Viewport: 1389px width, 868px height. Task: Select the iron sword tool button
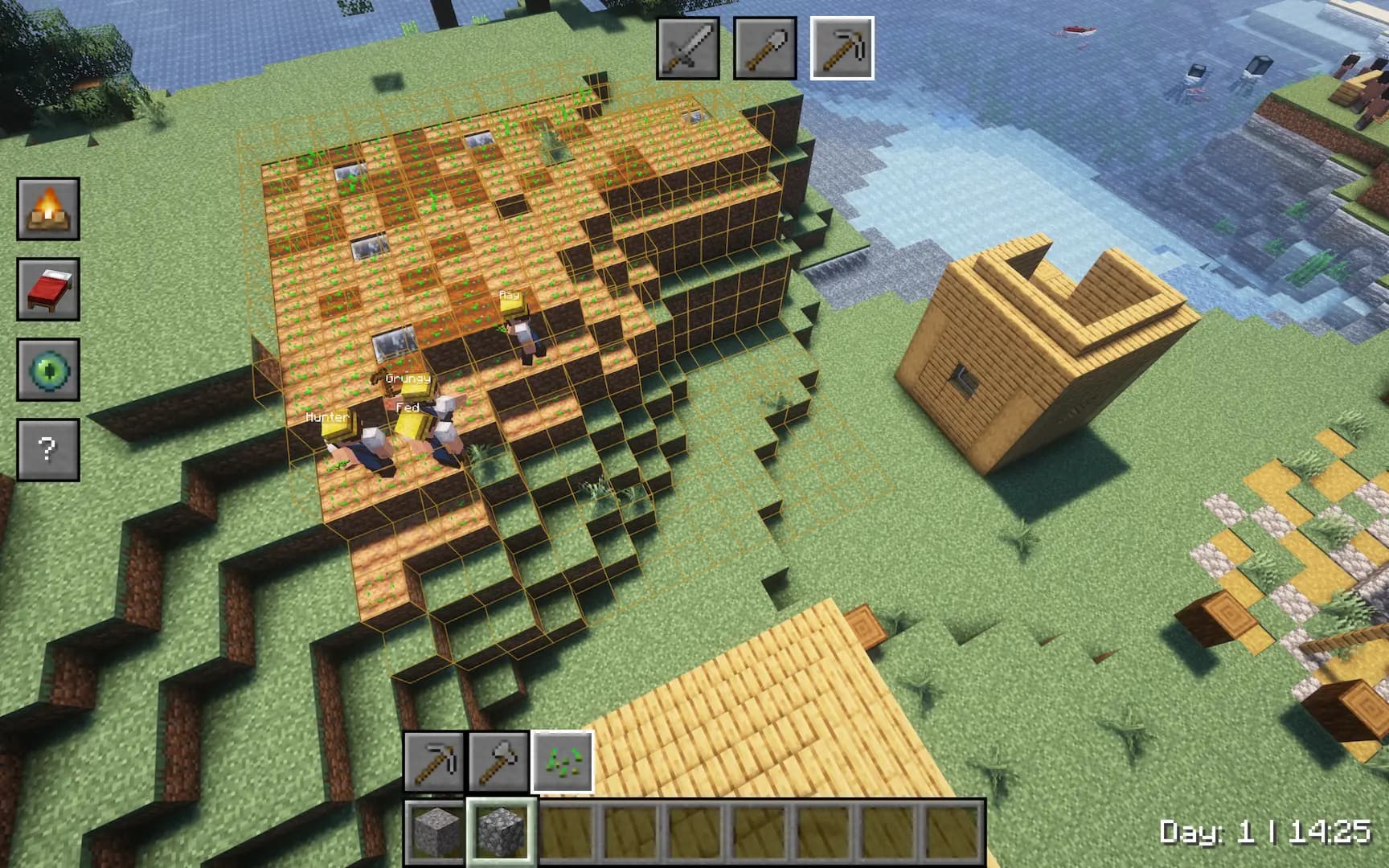687,48
